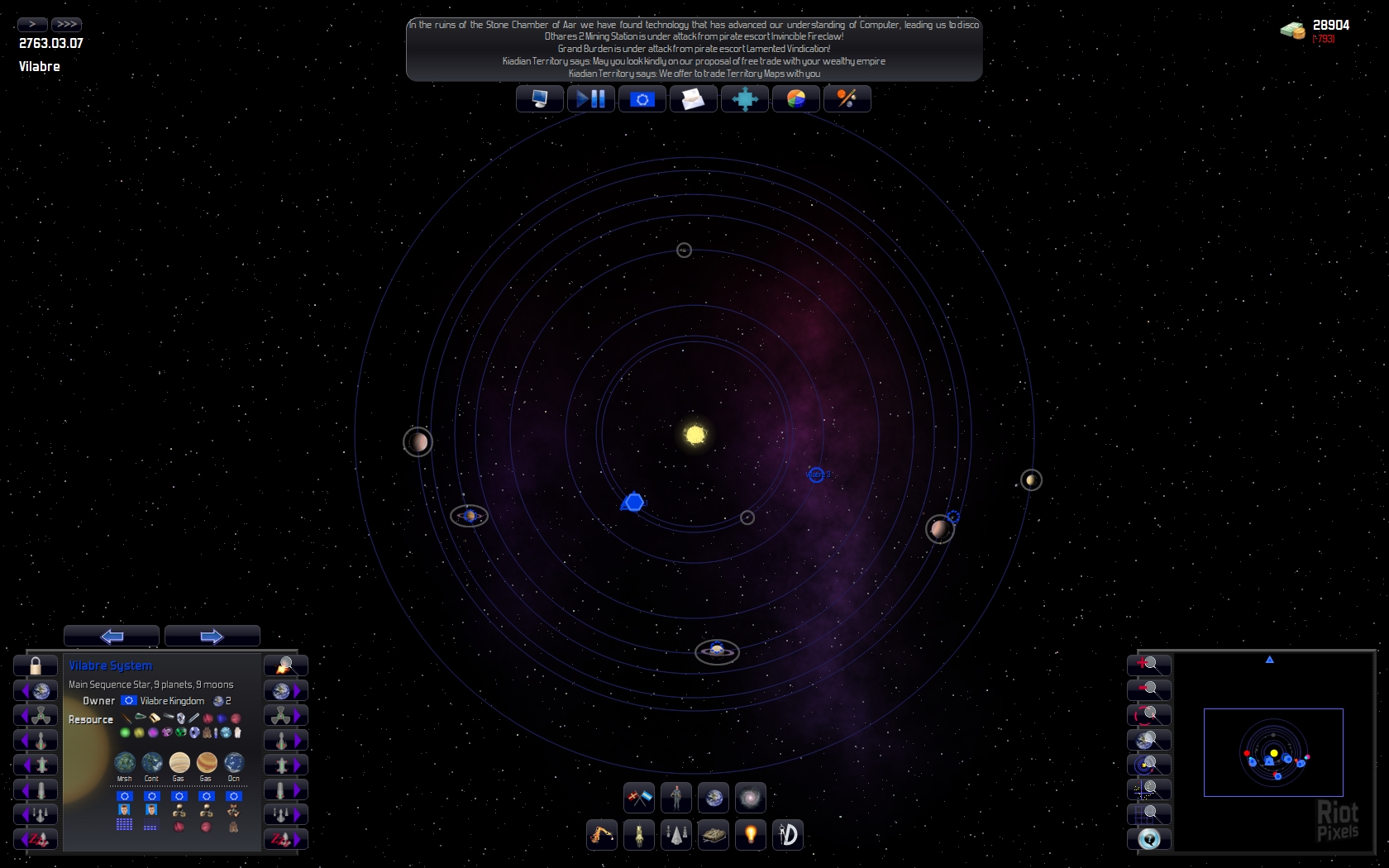Go forward with the right blue arrow
The width and height of the screenshot is (1389, 868).
[x=212, y=636]
